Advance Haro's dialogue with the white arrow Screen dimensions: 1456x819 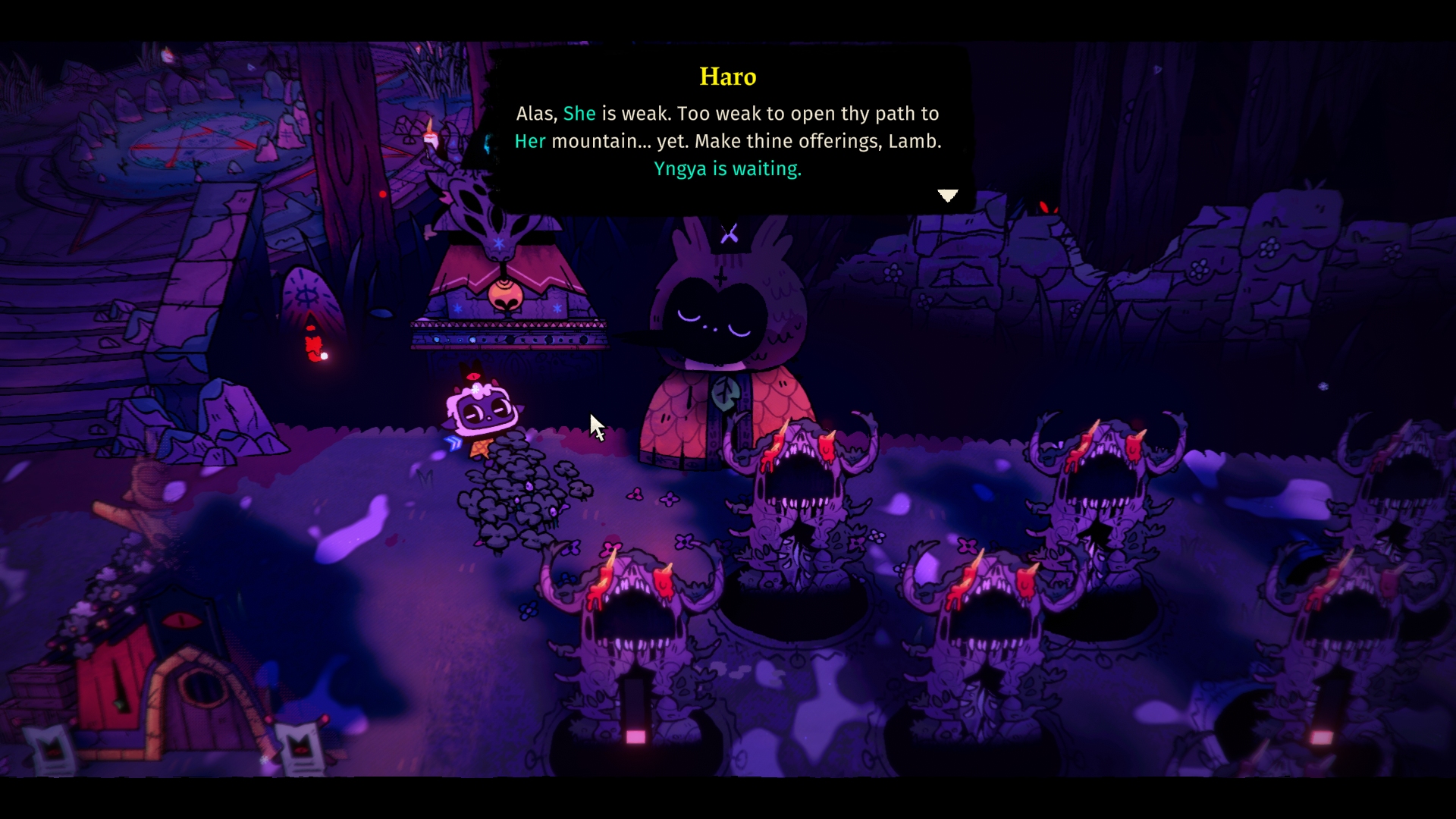[x=947, y=196]
